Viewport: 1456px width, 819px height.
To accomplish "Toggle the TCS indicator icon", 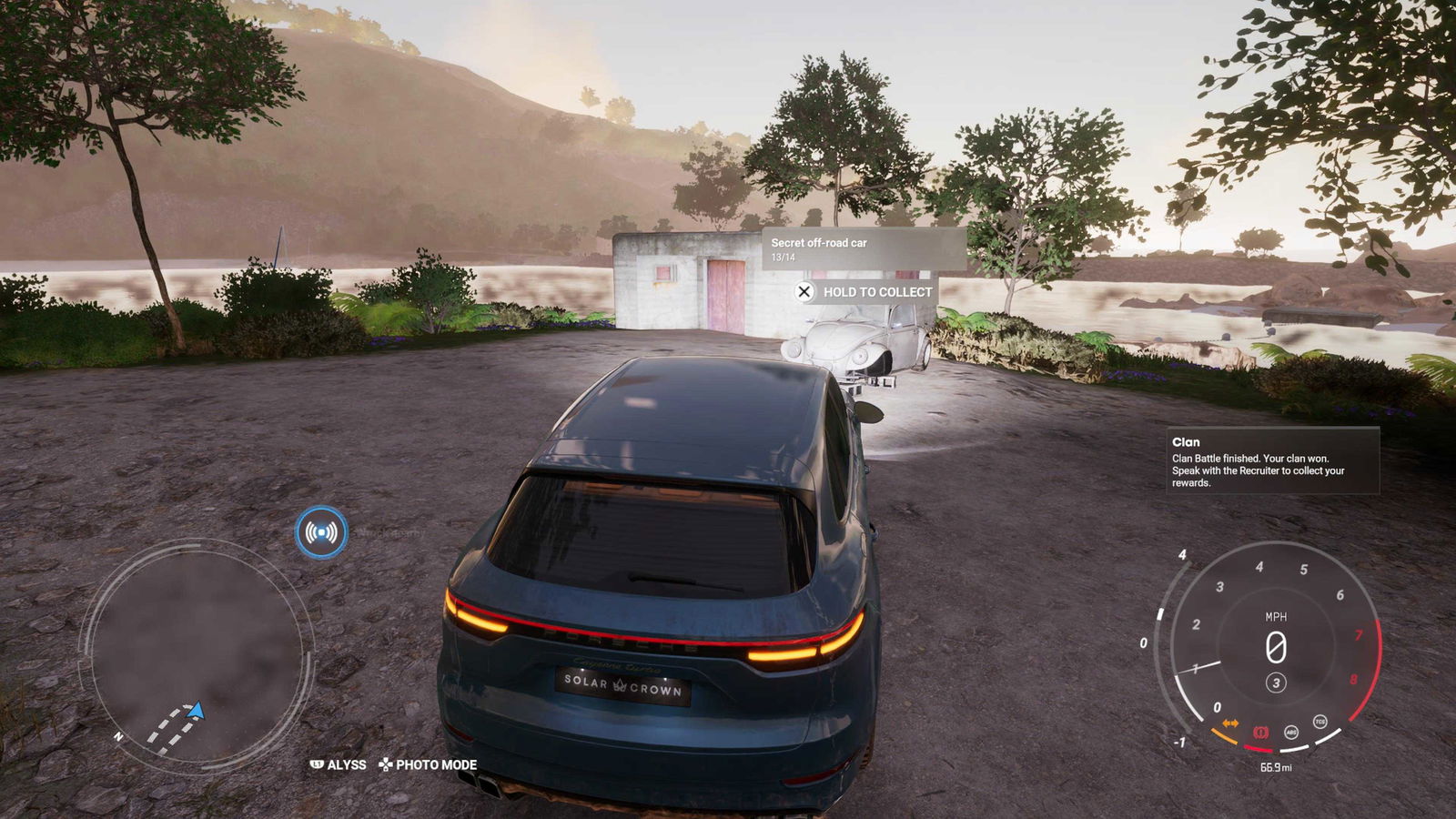I will tap(1319, 722).
